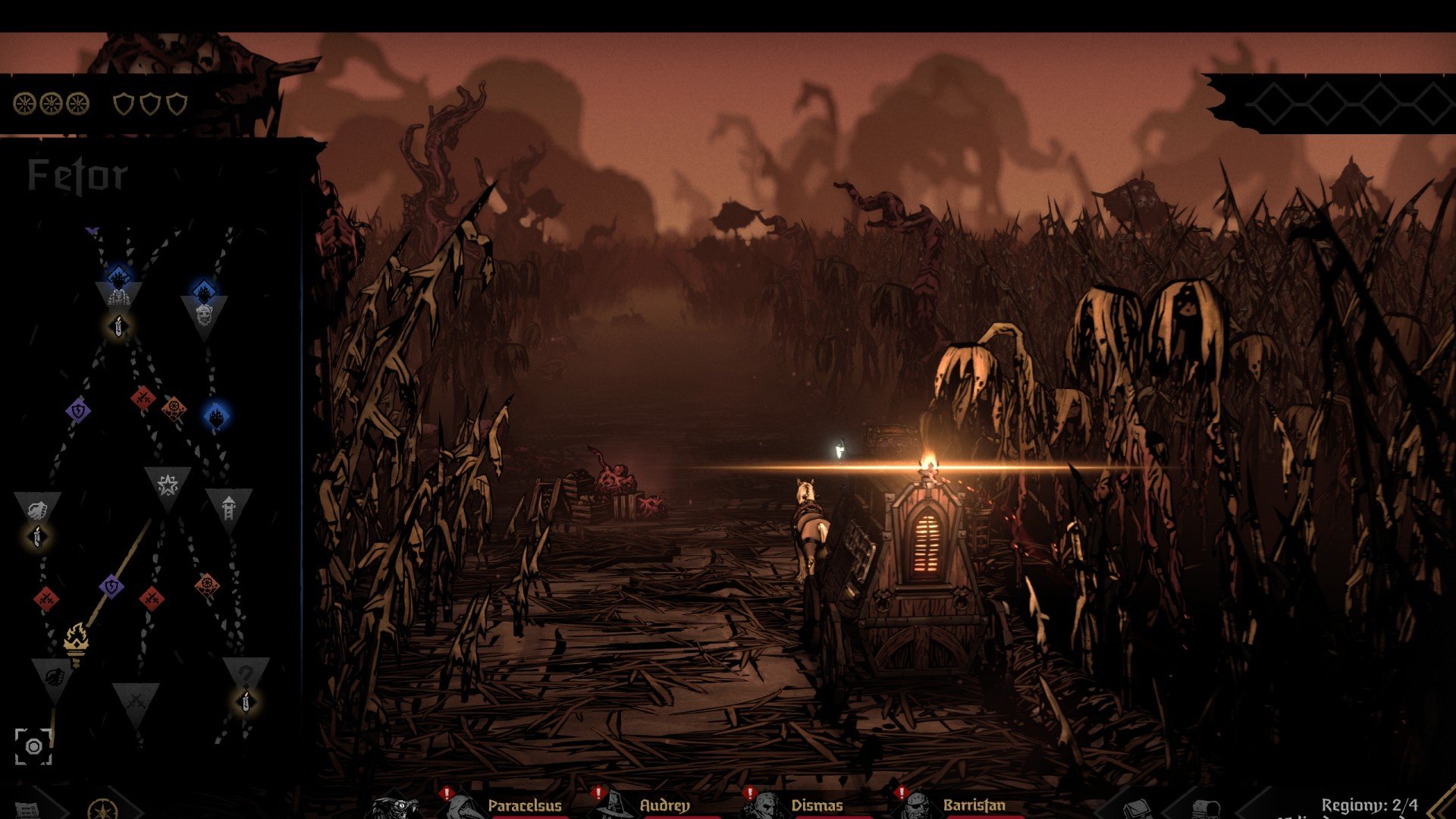
Task: Center the map with the focus button
Action: 33,747
